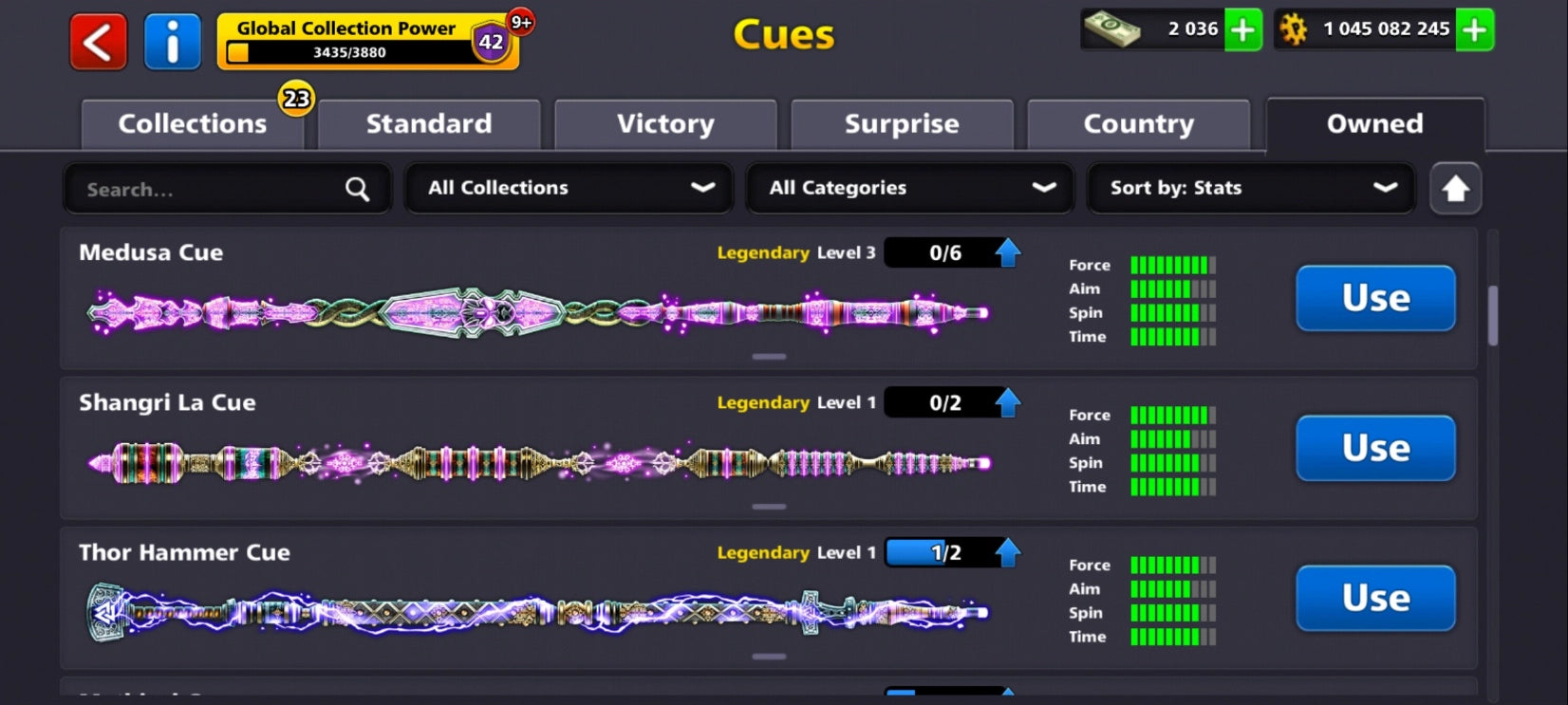Use the Medusa Cue
This screenshot has height=705, width=1568.
(x=1375, y=298)
